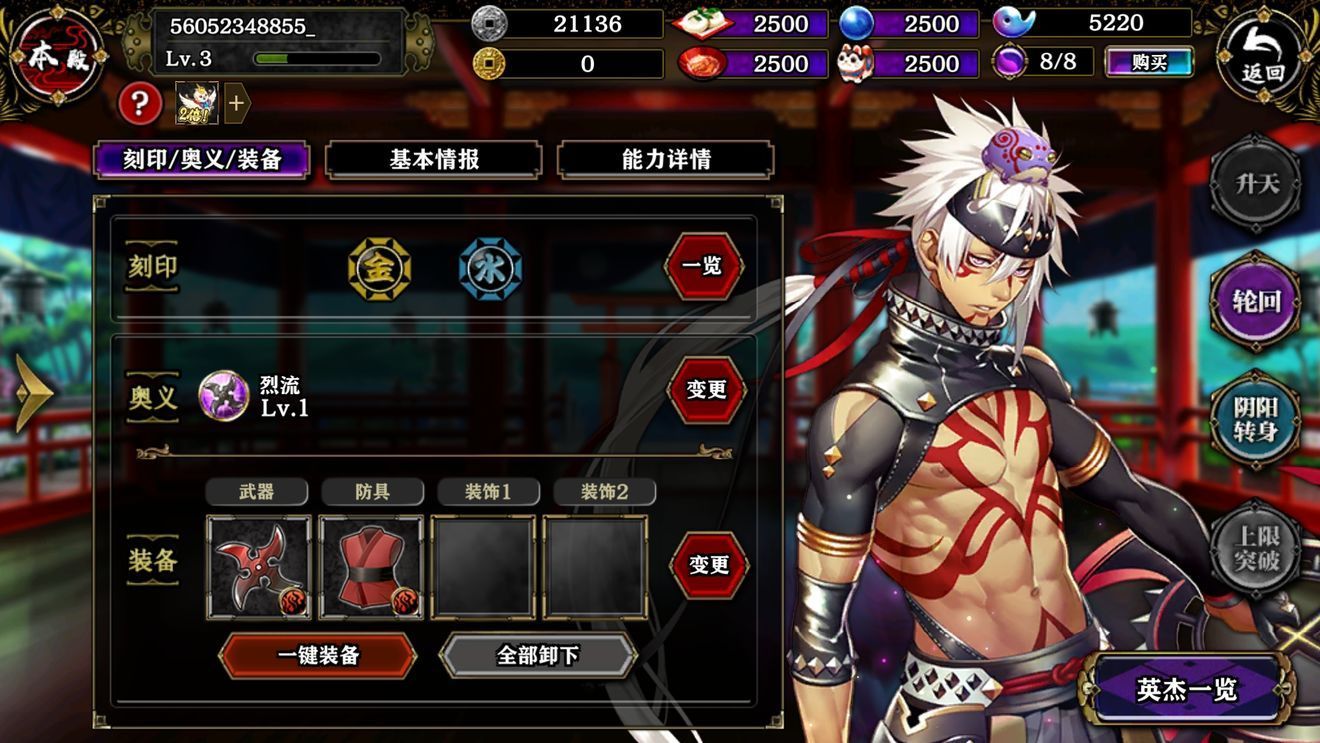Select the red armor slot
This screenshot has height=743, width=1320.
click(x=371, y=567)
